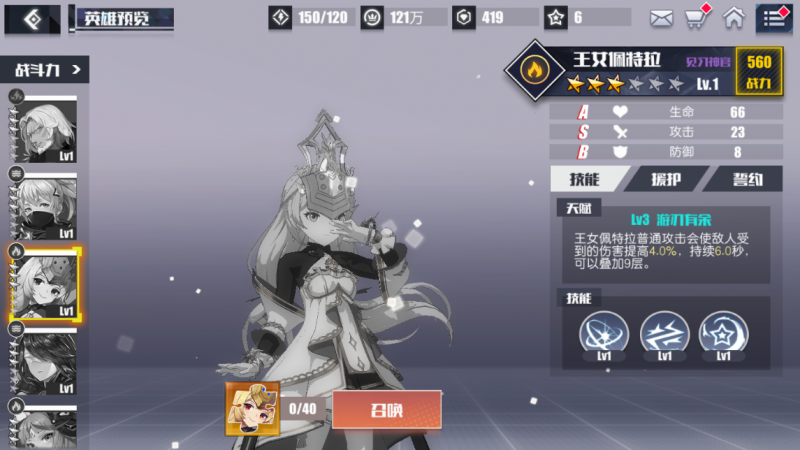Viewport: 800px width, 450px height.
Task: Return to the home screen
Action: coord(734,17)
